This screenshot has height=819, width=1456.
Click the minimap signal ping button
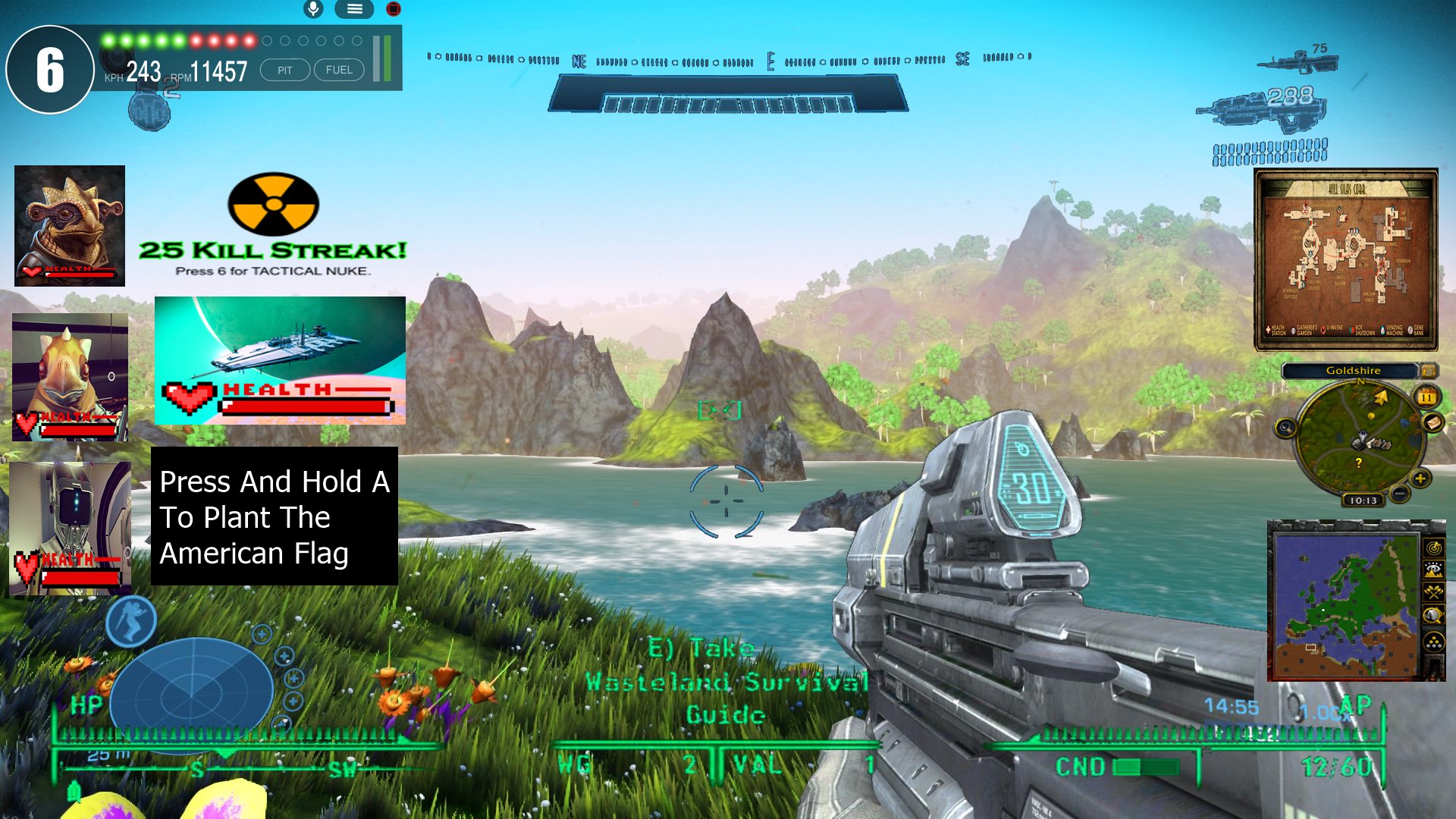pyautogui.click(x=1433, y=547)
